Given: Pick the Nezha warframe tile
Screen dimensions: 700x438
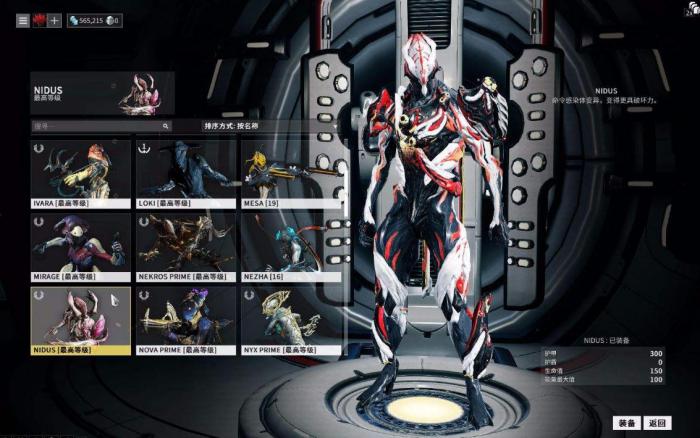Looking at the screenshot, I should [x=291, y=247].
